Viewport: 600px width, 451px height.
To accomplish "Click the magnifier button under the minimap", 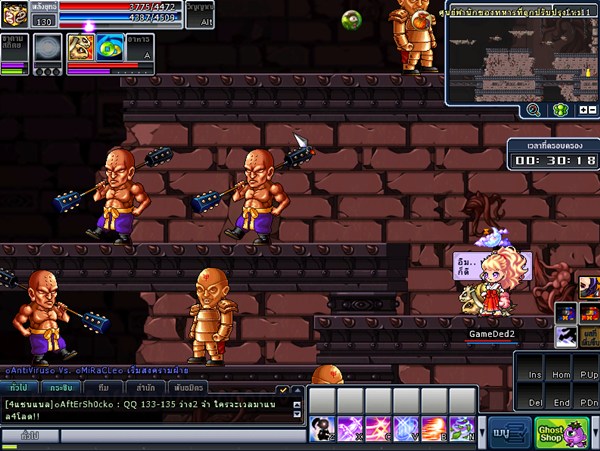I will tap(534, 111).
